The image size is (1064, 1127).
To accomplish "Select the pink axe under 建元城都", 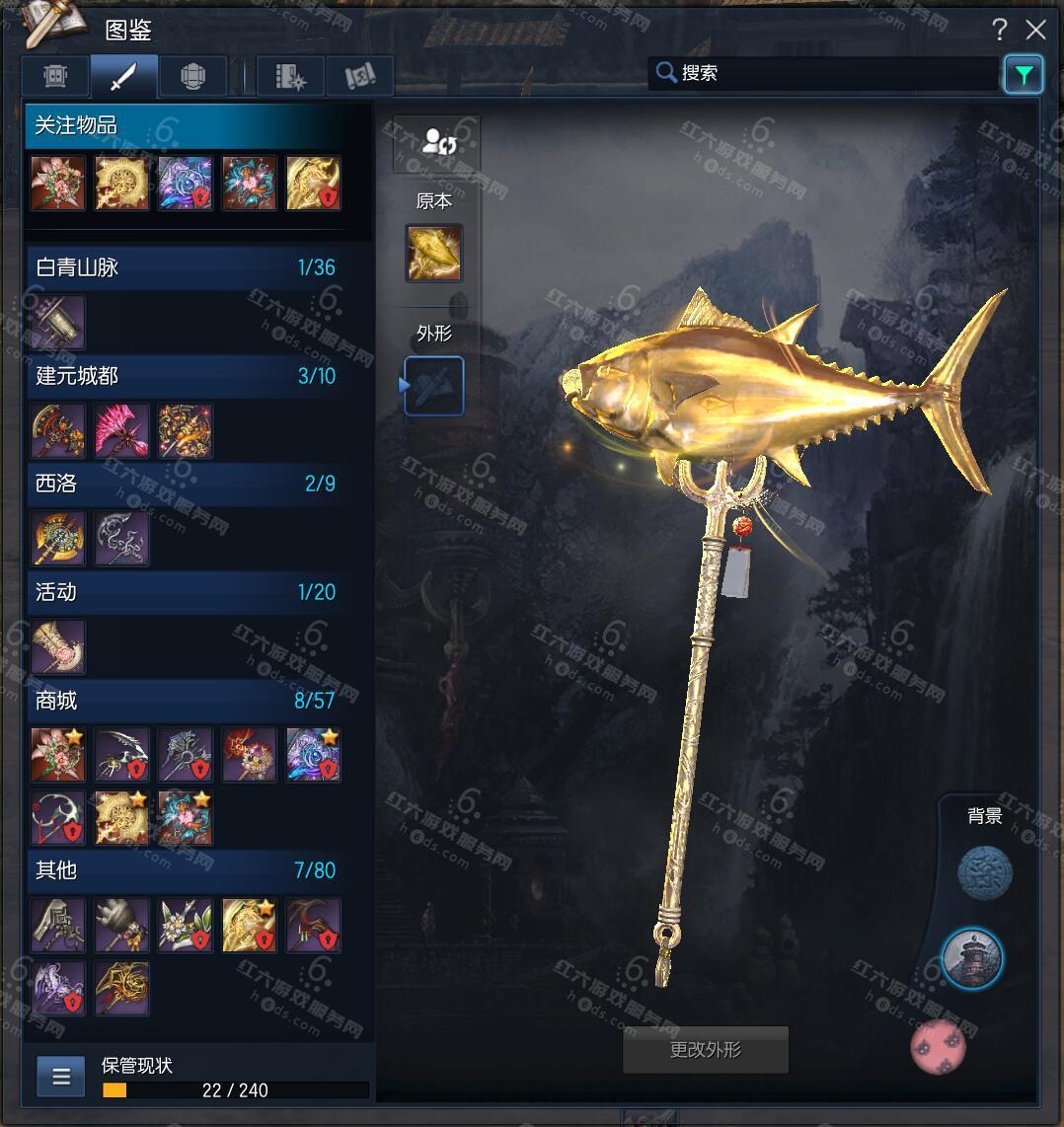I will pos(122,430).
